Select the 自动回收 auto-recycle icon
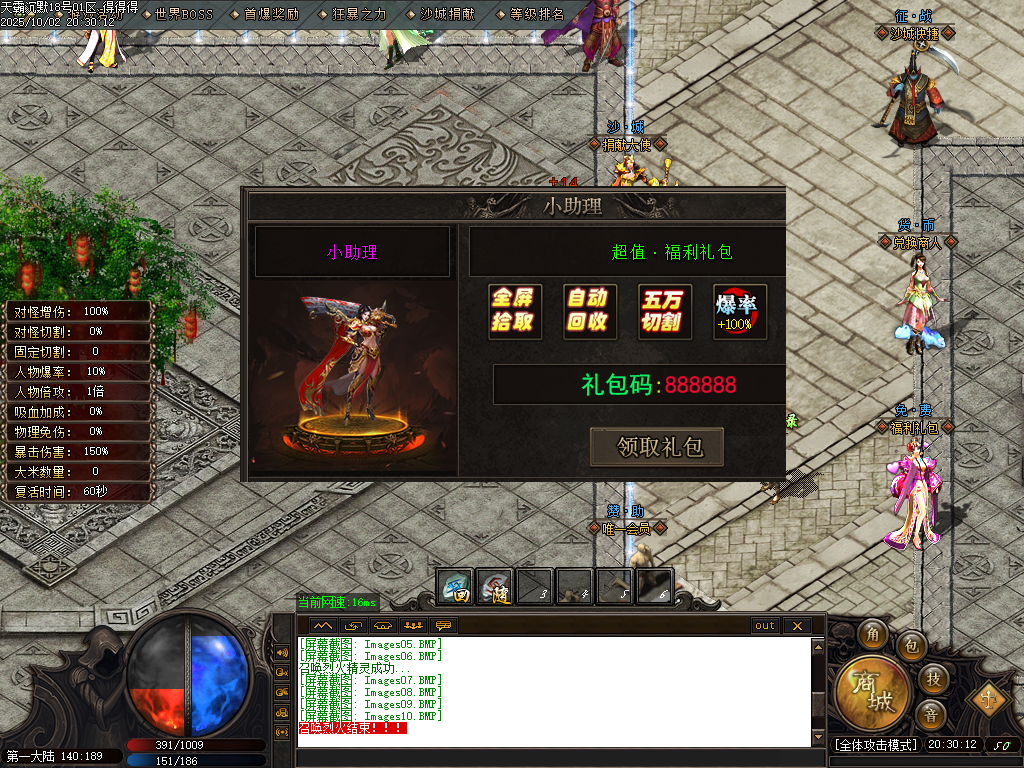This screenshot has height=768, width=1024. pos(589,311)
